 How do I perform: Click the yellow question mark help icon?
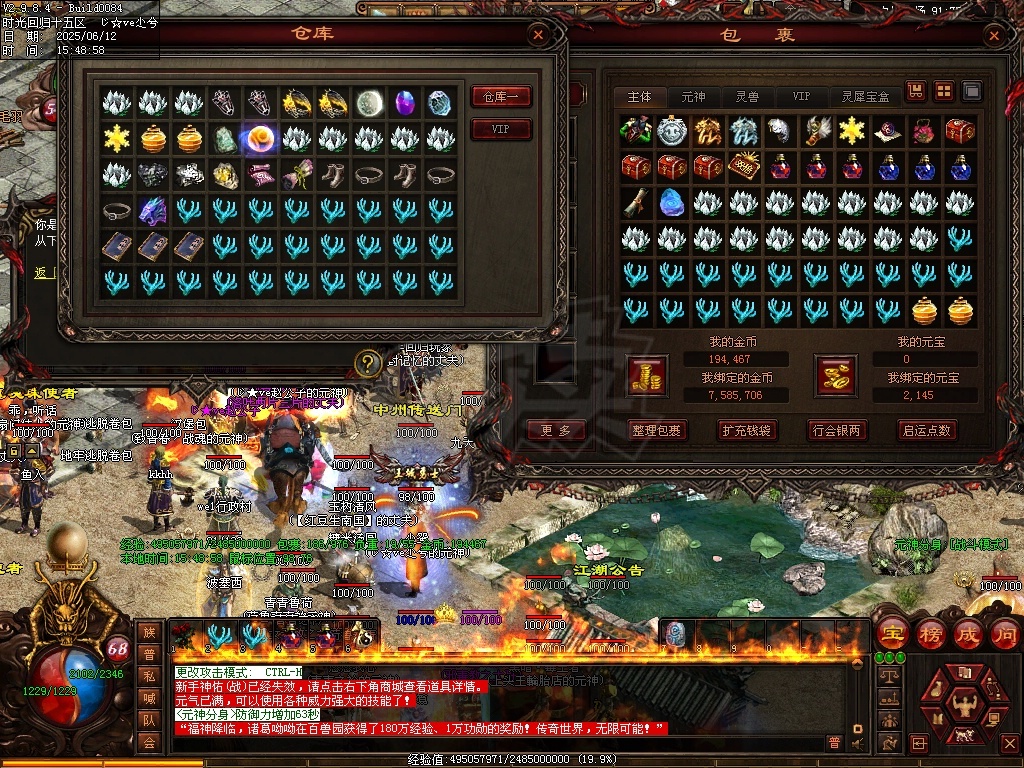point(369,362)
